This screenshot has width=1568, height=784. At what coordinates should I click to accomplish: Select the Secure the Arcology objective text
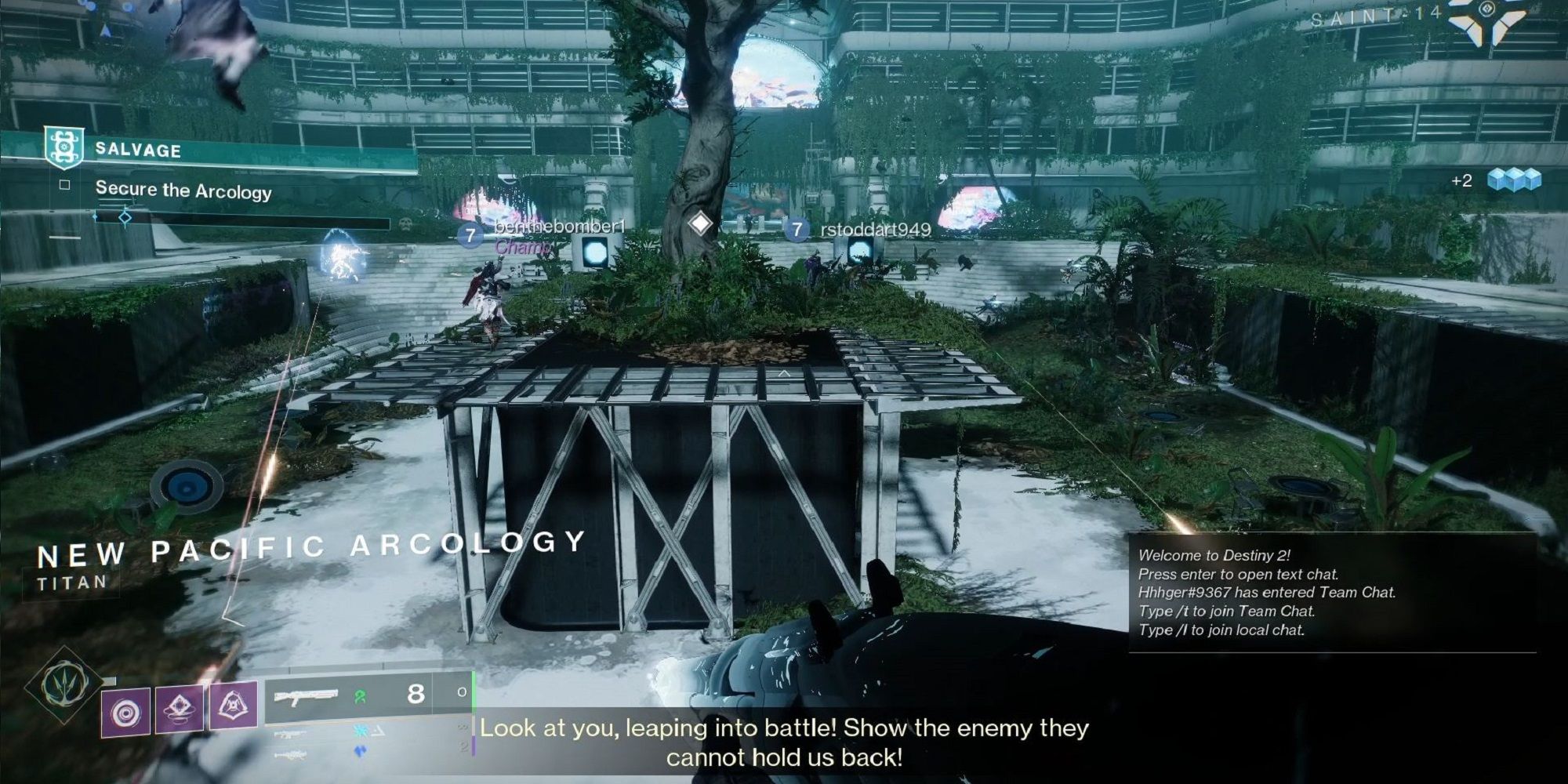184,190
